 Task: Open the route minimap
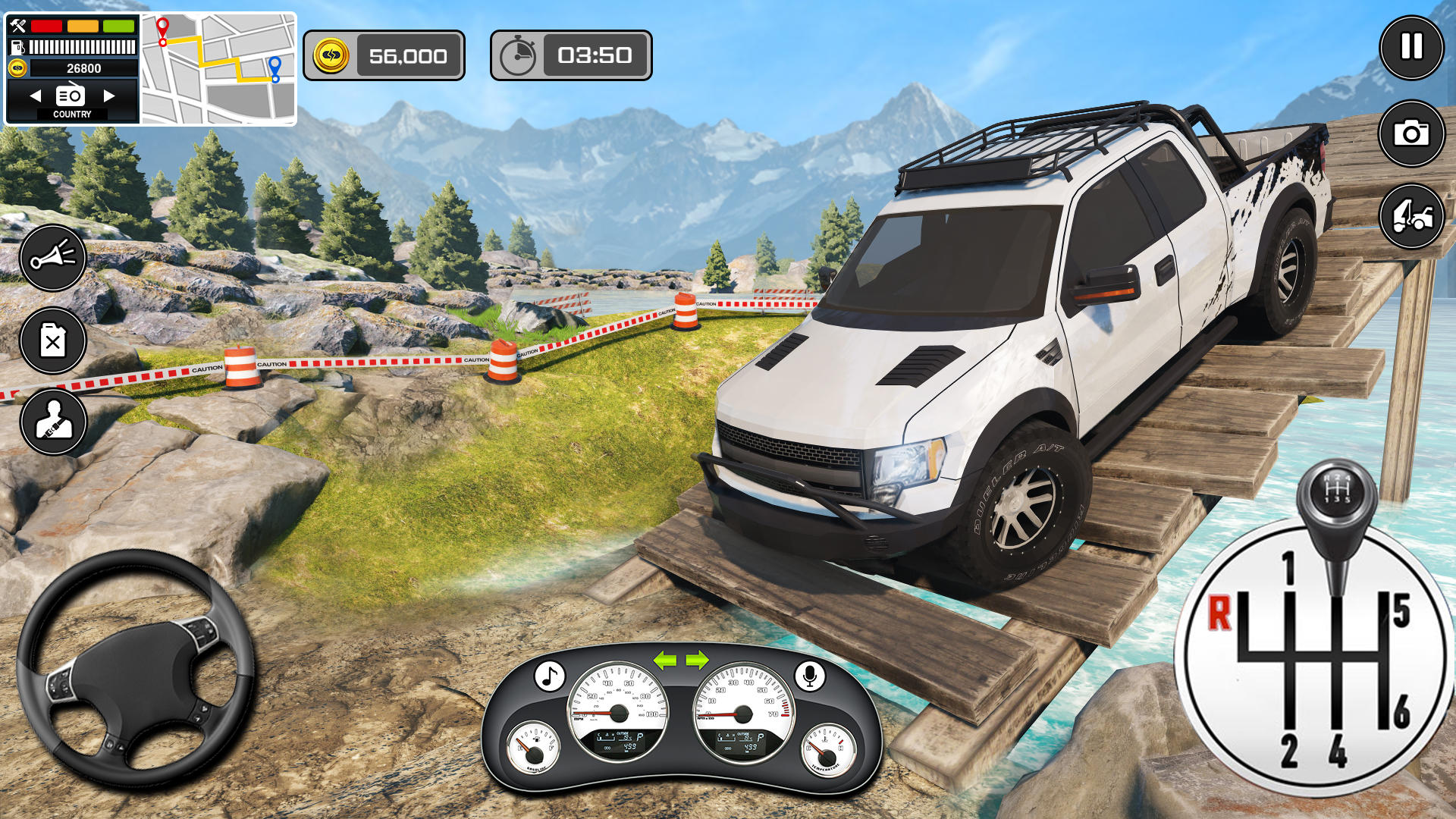tap(218, 68)
